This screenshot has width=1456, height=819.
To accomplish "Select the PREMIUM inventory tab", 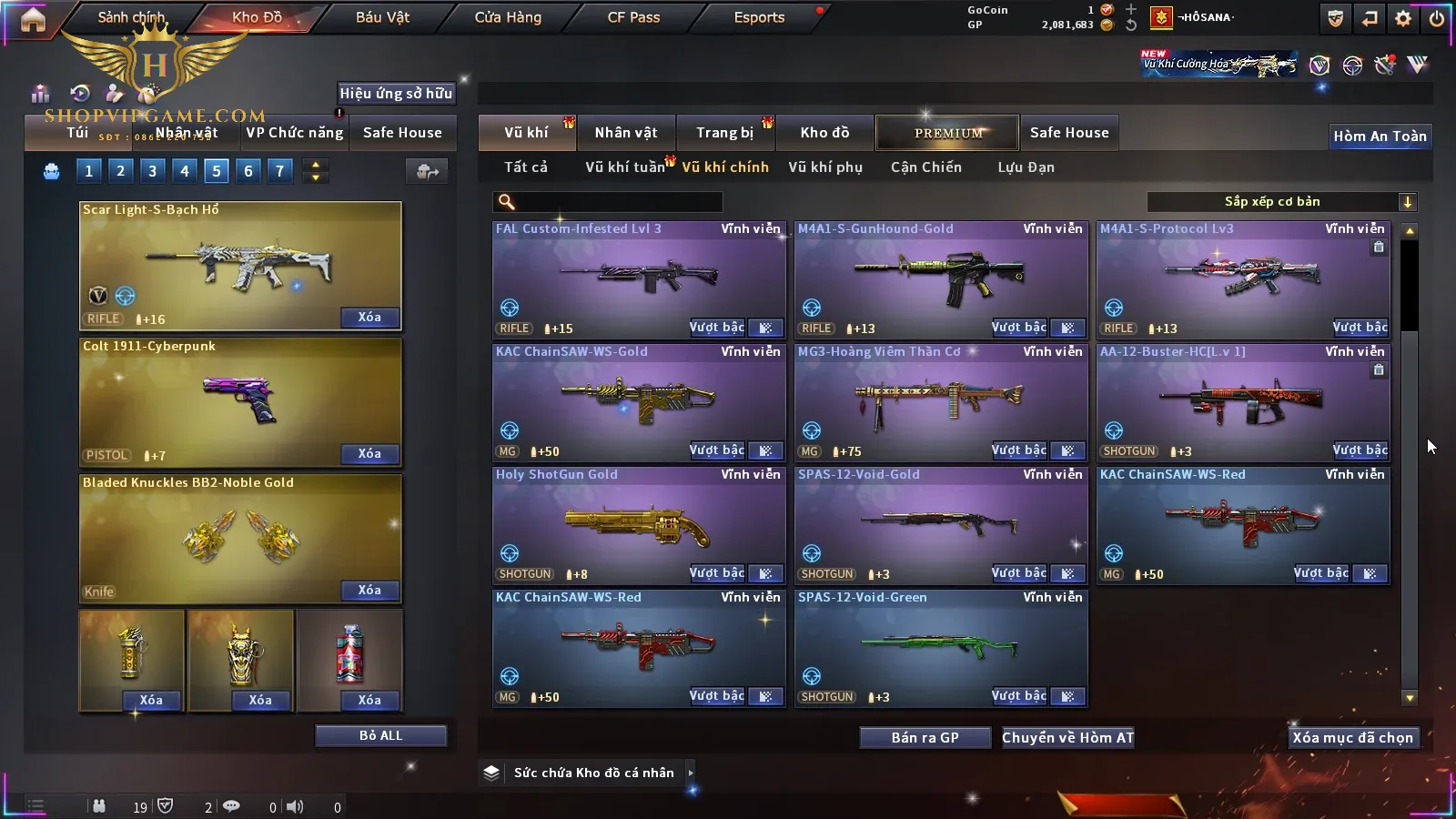I will [x=947, y=133].
